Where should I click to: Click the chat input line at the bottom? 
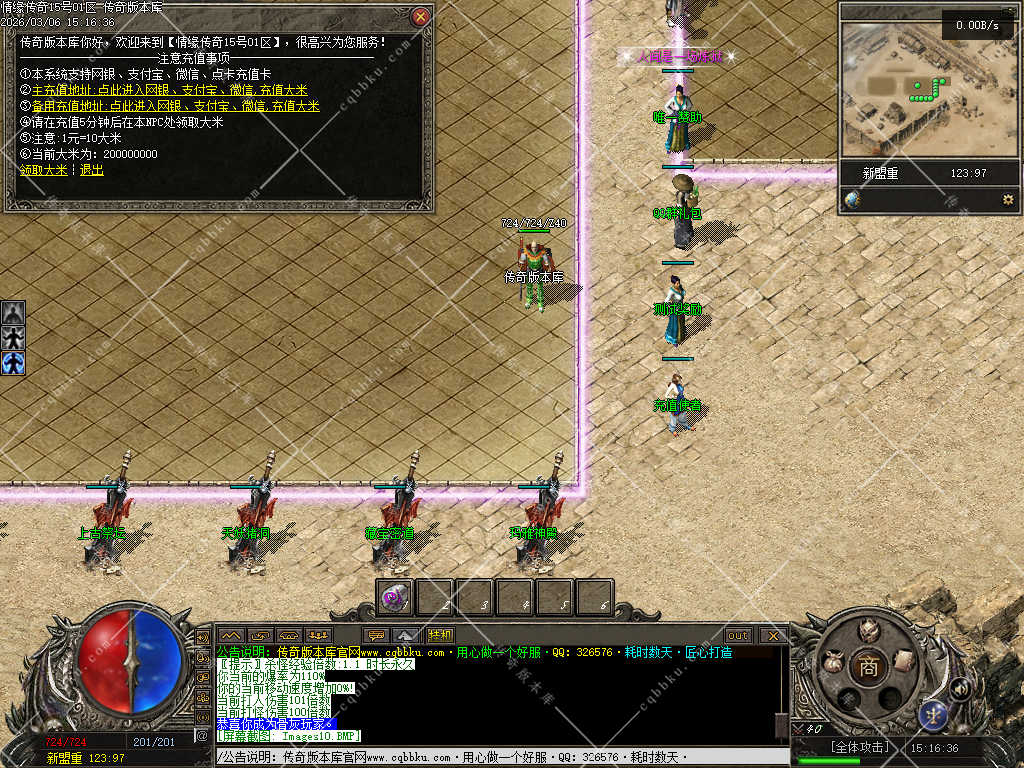[500, 758]
